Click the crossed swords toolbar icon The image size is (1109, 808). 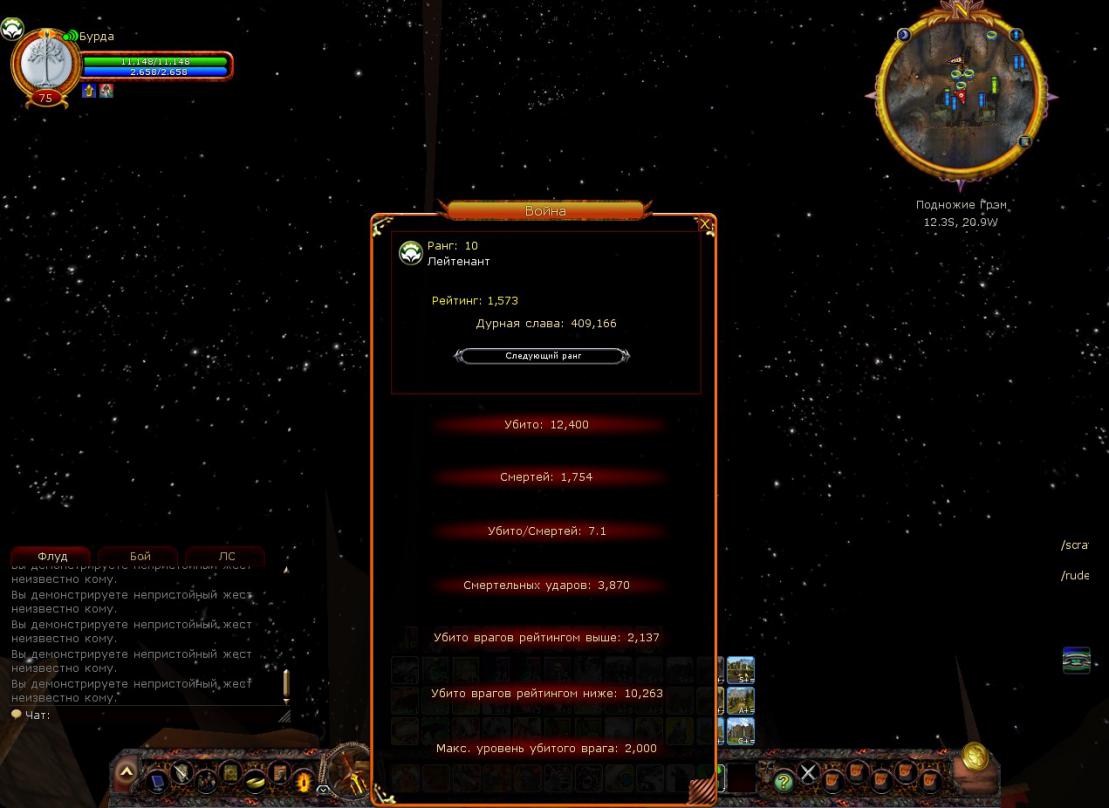808,772
